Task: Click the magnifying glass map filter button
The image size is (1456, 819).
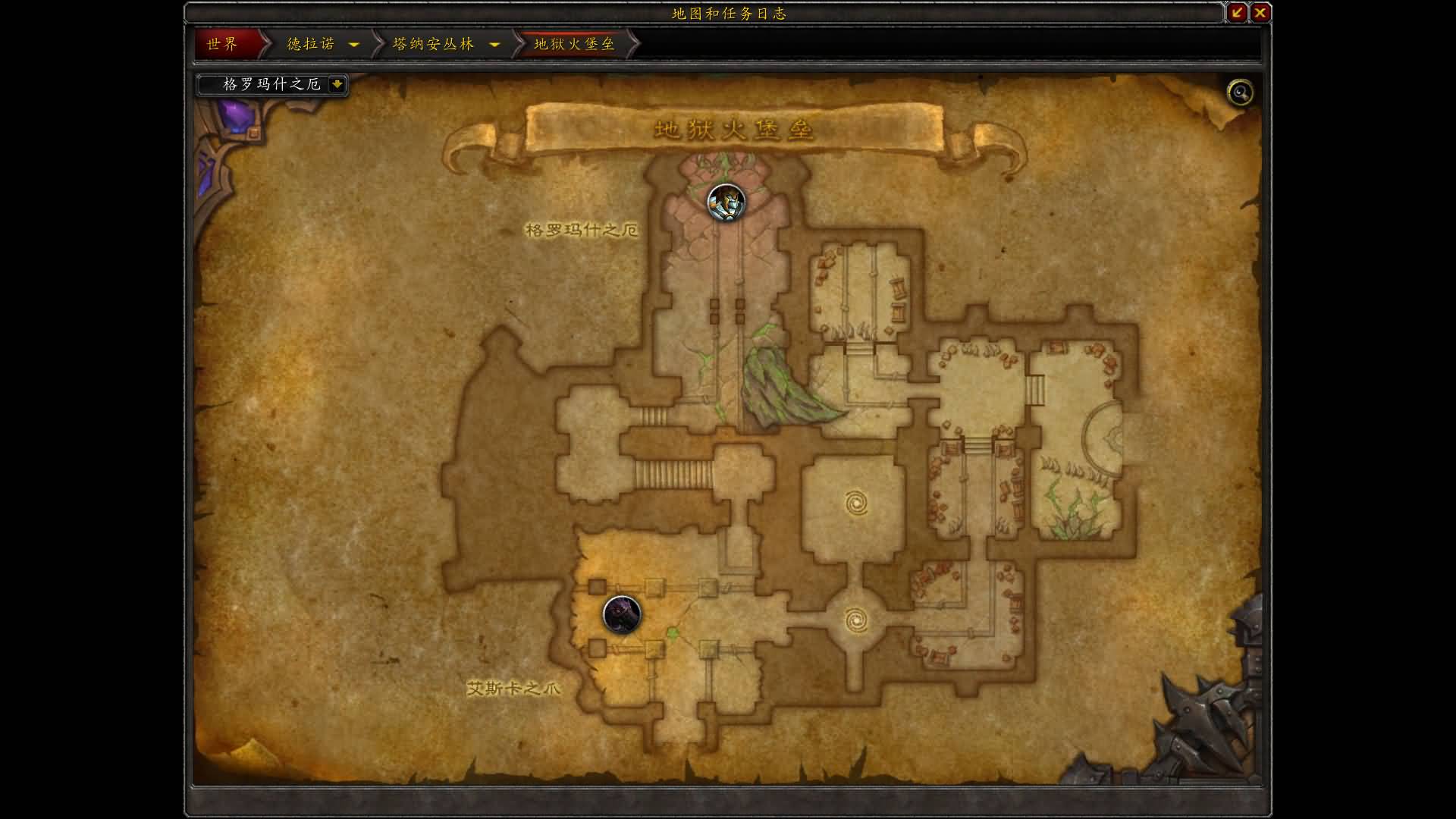Action: point(1240,93)
